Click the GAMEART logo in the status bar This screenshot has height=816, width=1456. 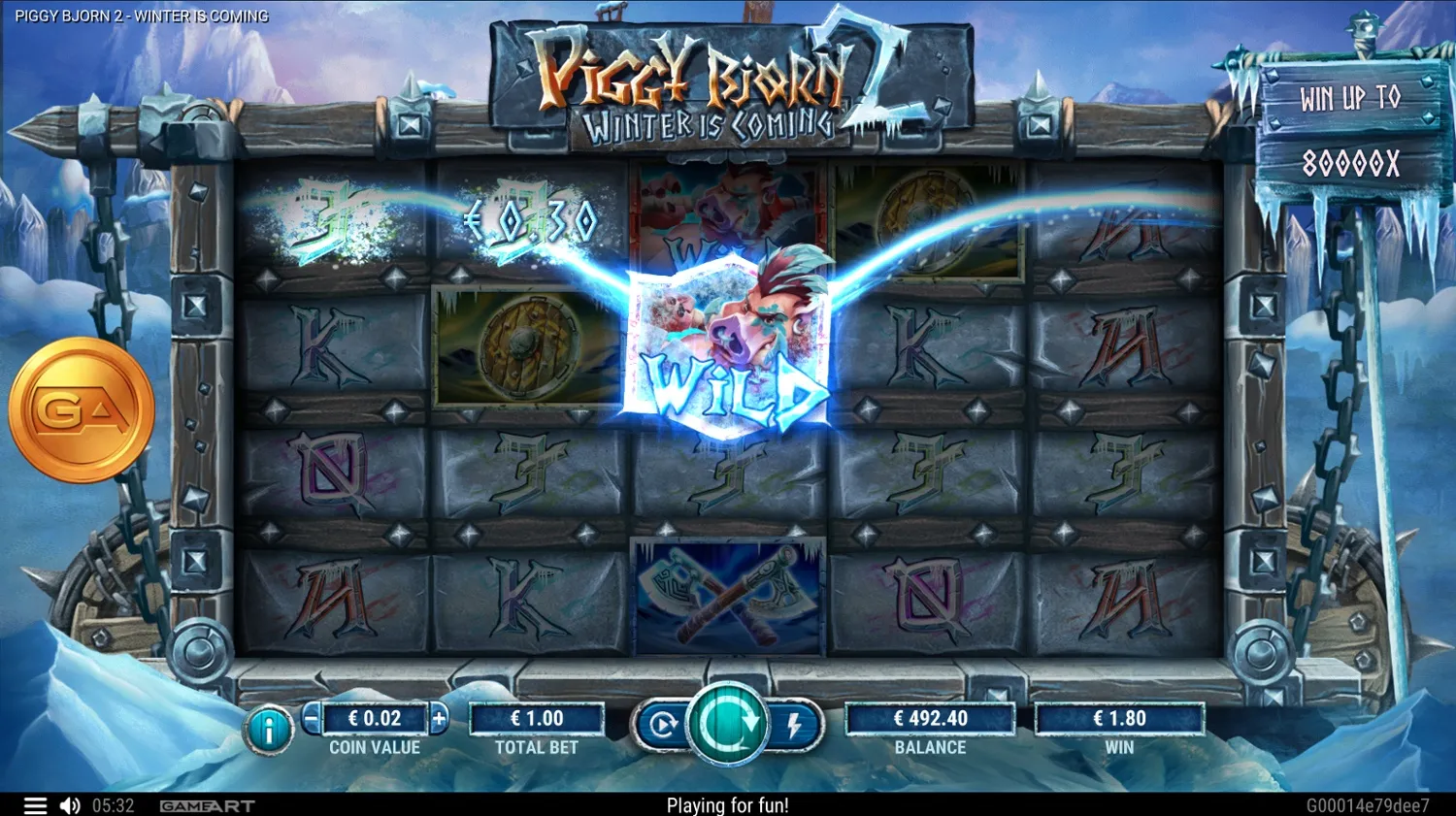point(207,805)
